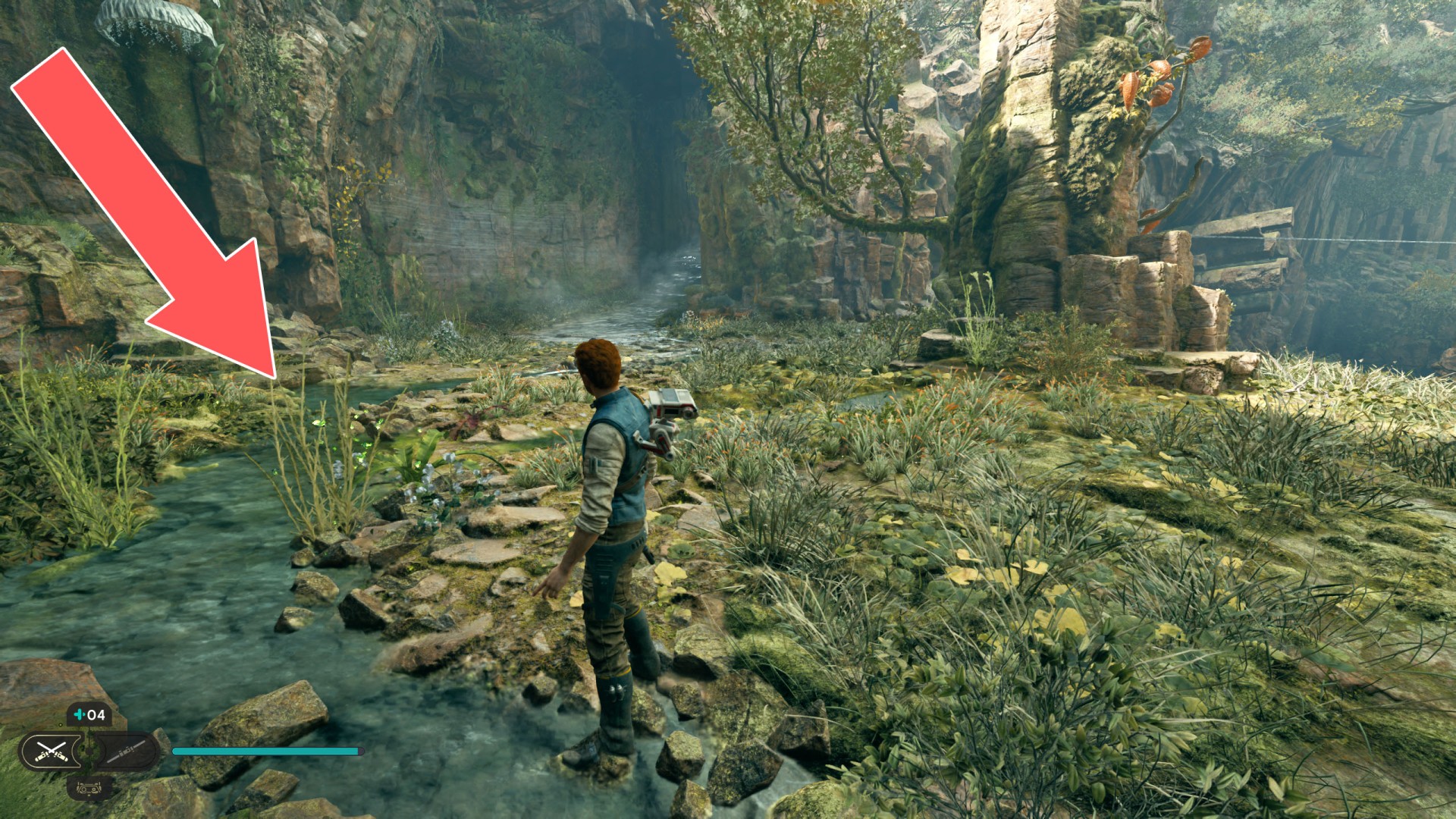Switch to the single lightsaber stance
The width and height of the screenshot is (1456, 819).
[126, 752]
